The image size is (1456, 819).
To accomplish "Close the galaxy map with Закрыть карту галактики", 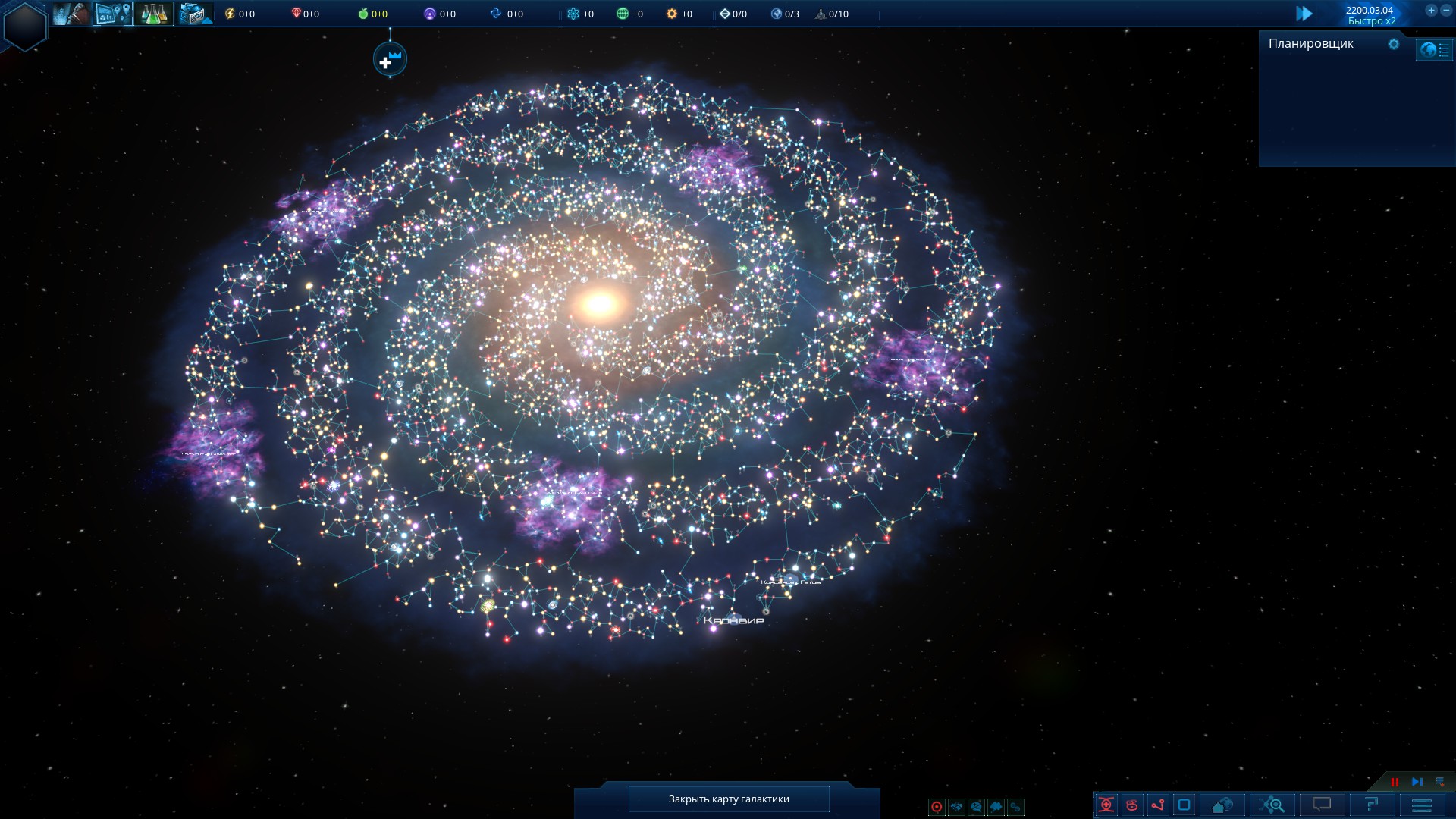I will pos(728,799).
